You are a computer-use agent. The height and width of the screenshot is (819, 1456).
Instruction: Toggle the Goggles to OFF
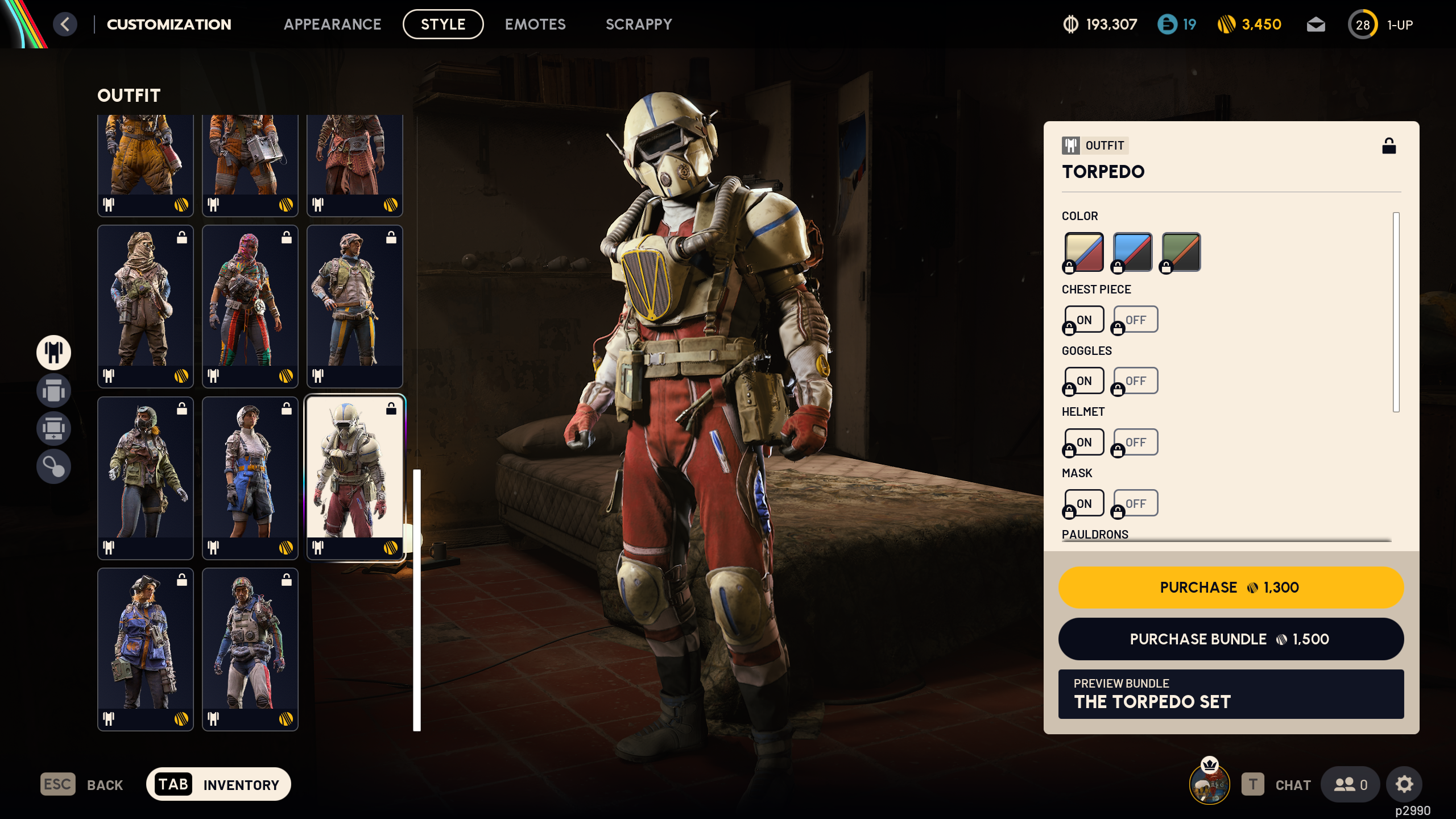(x=1135, y=380)
